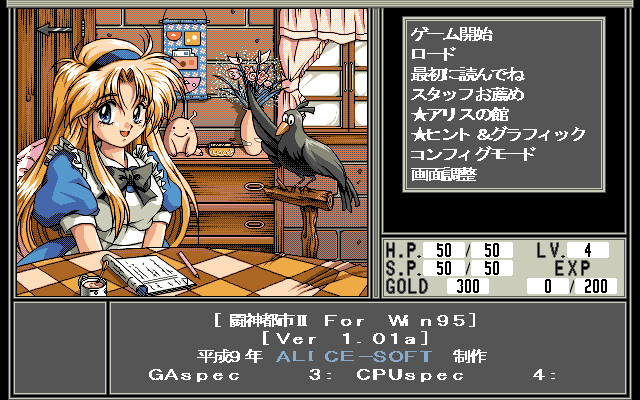640x400 pixels.
Task: Open ★アリスの館 (Alice's Mansion)
Action: click(460, 114)
